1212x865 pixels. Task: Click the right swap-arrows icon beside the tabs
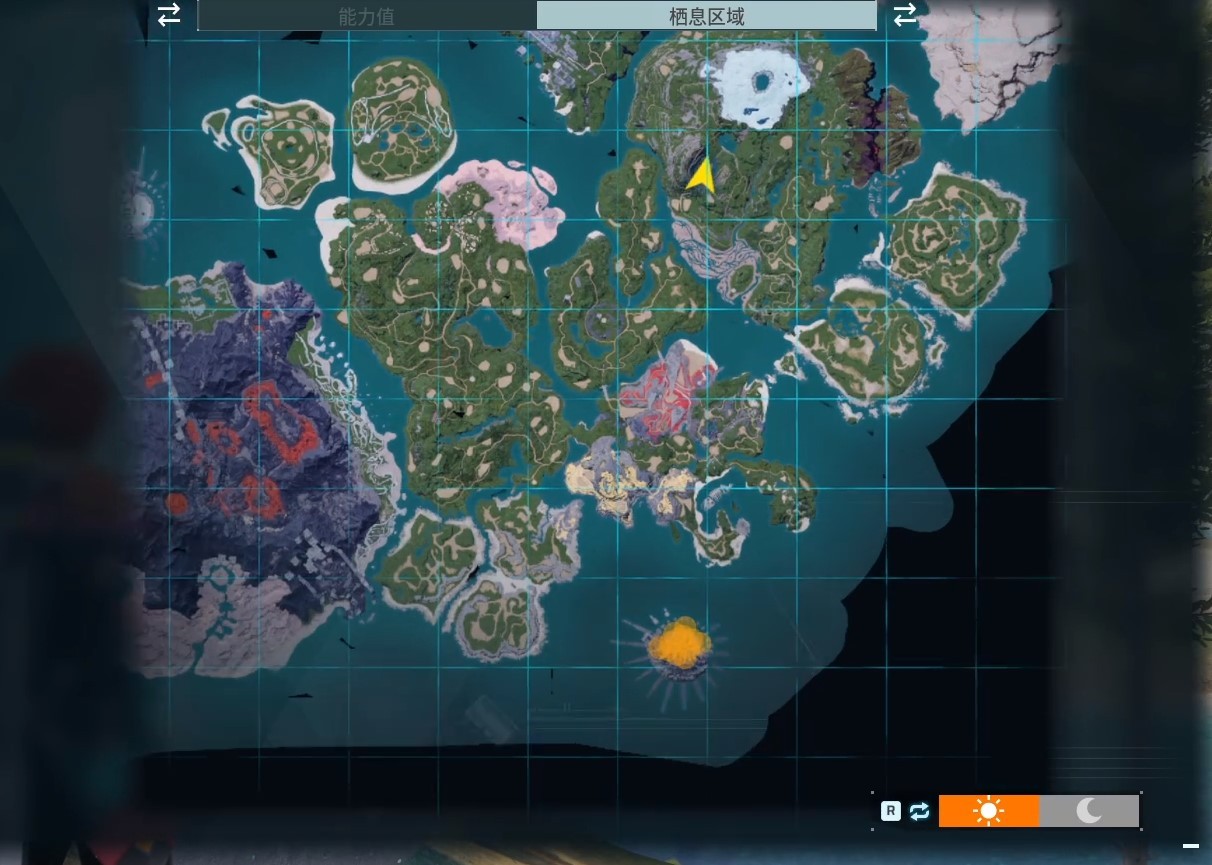905,15
